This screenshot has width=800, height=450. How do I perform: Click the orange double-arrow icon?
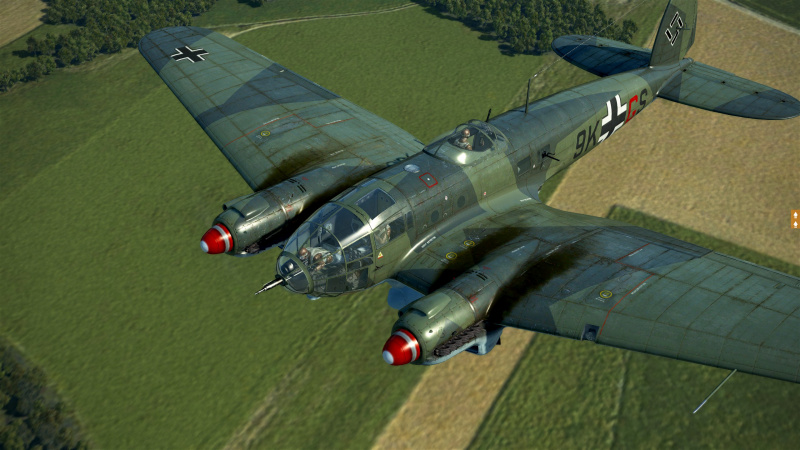click(795, 219)
